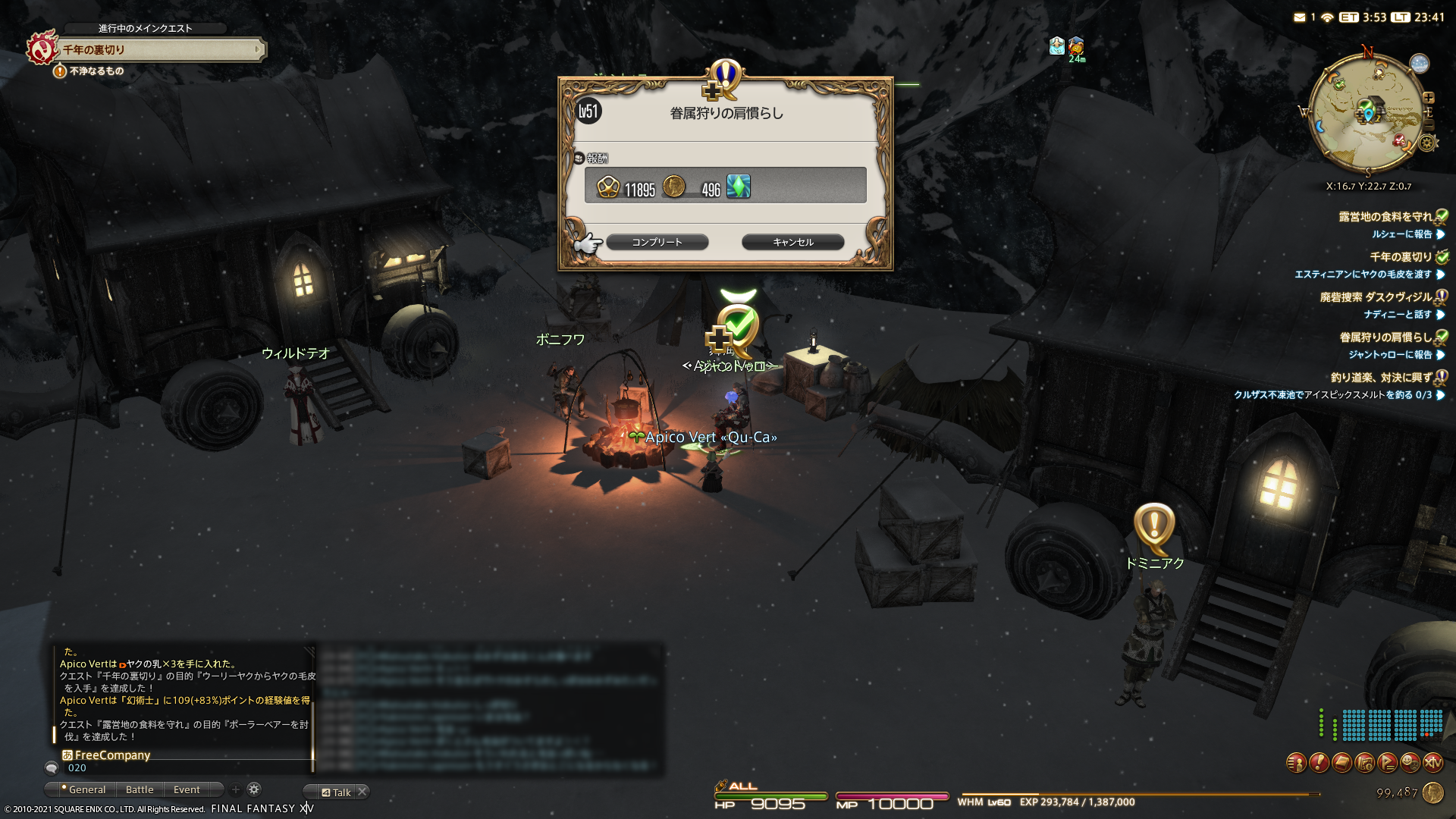Select 露営地の食料を守れ in the quest tracker
1456x819 pixels.
(1385, 217)
